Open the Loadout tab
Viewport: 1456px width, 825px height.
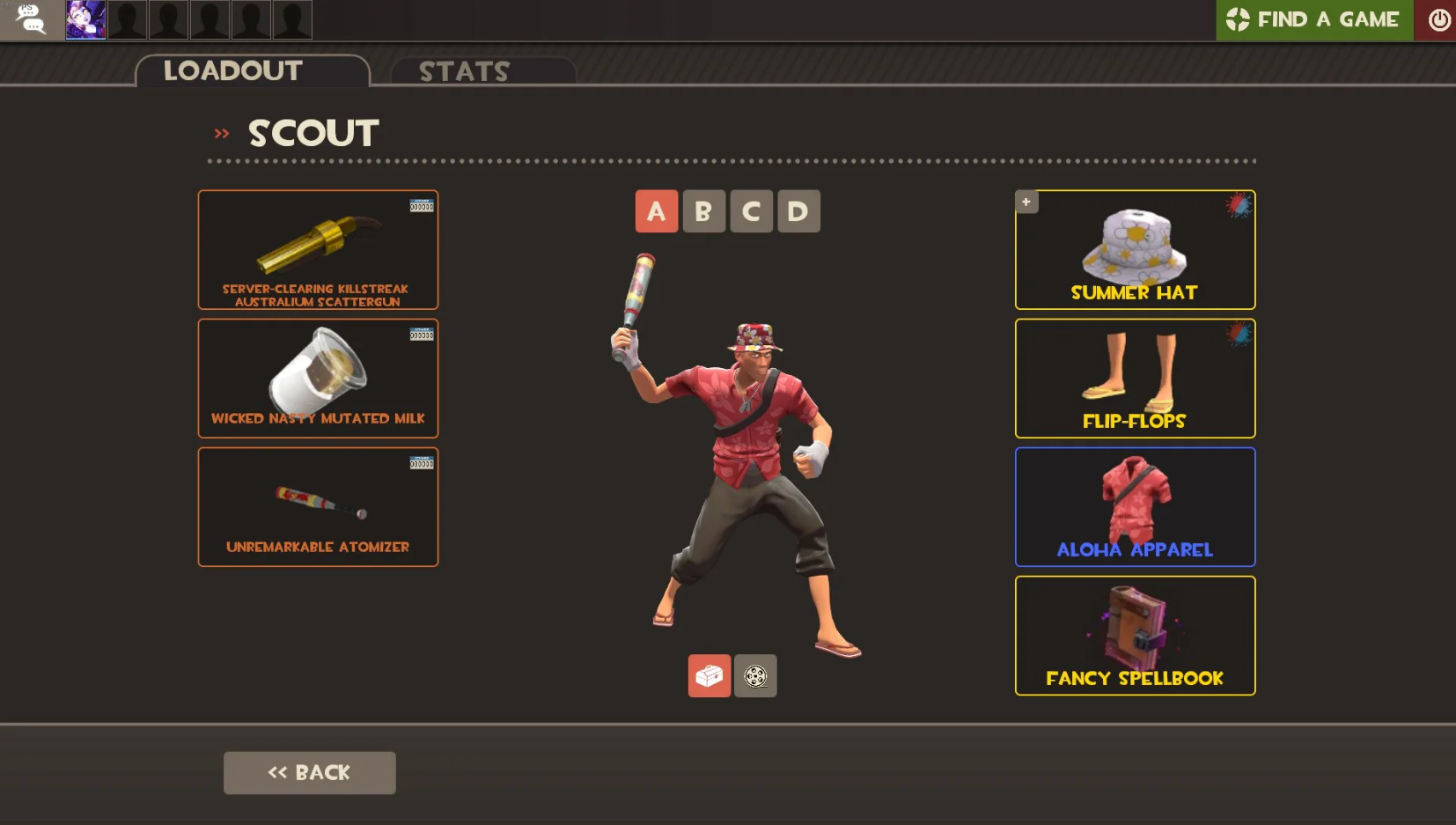coord(233,71)
